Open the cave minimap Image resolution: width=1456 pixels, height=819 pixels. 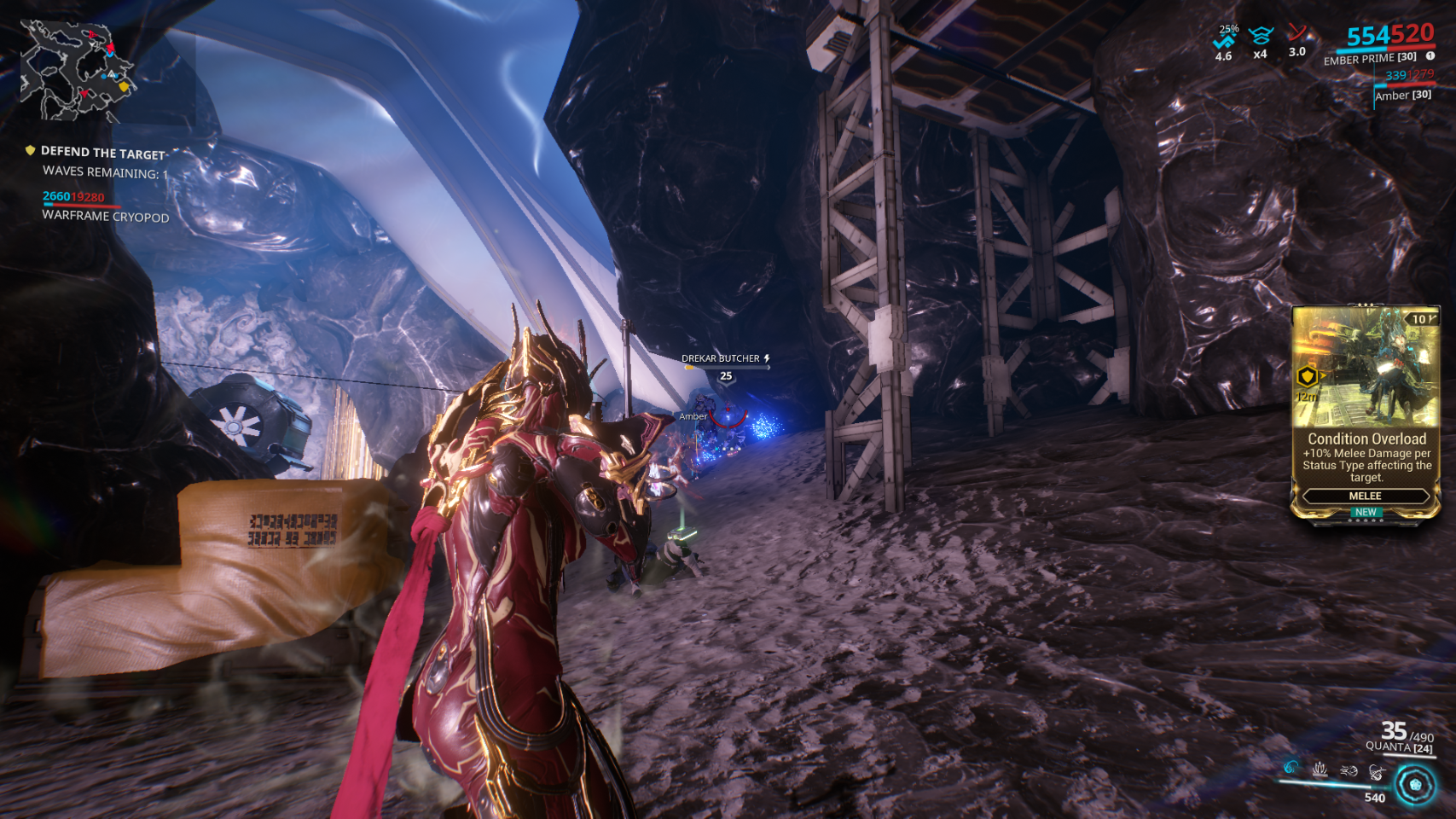click(77, 70)
